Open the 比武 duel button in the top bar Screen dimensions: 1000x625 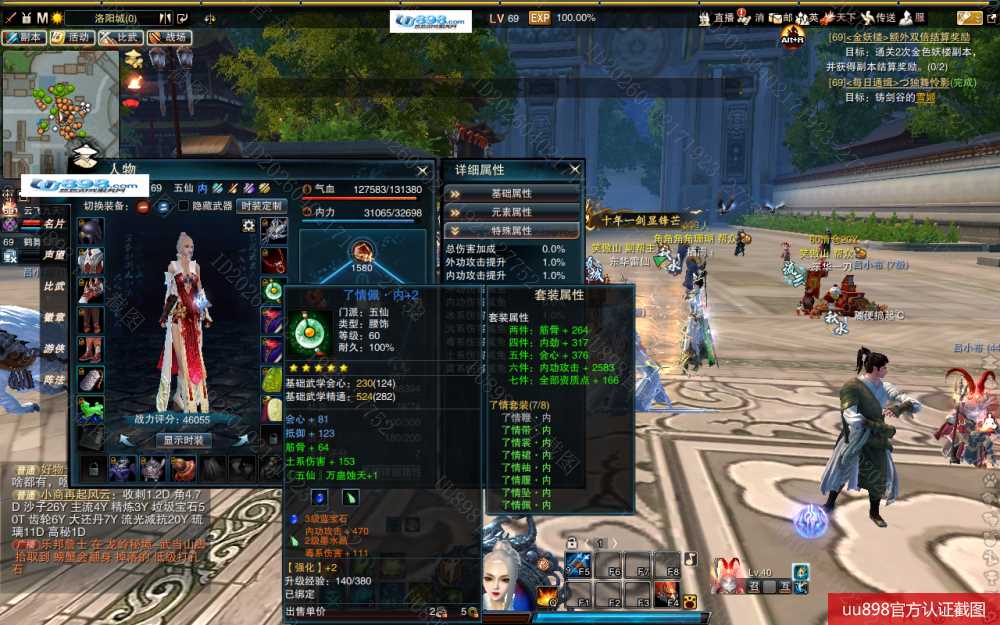tap(120, 37)
